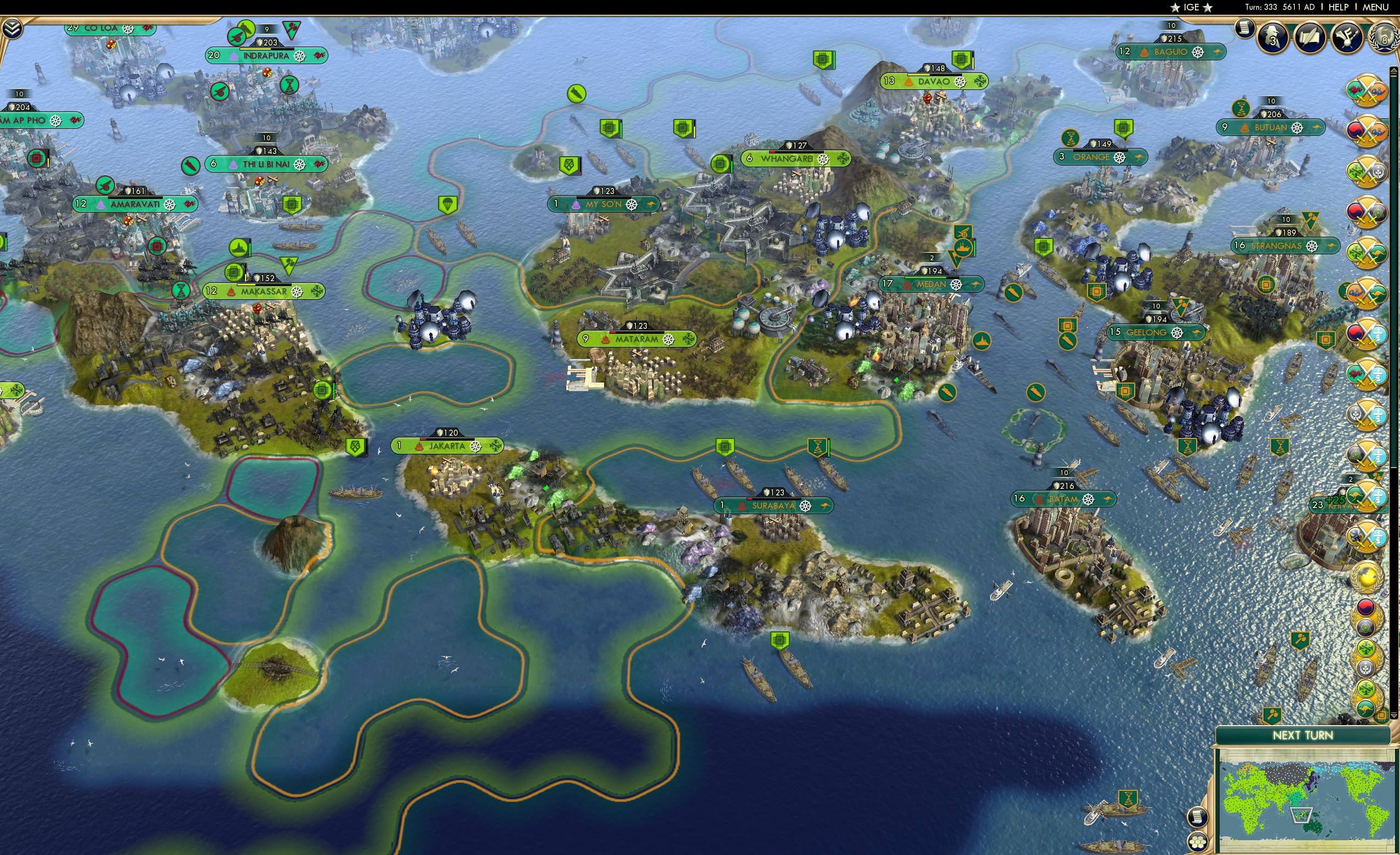Open the Cultural Overview music note icon

(x=1347, y=37)
